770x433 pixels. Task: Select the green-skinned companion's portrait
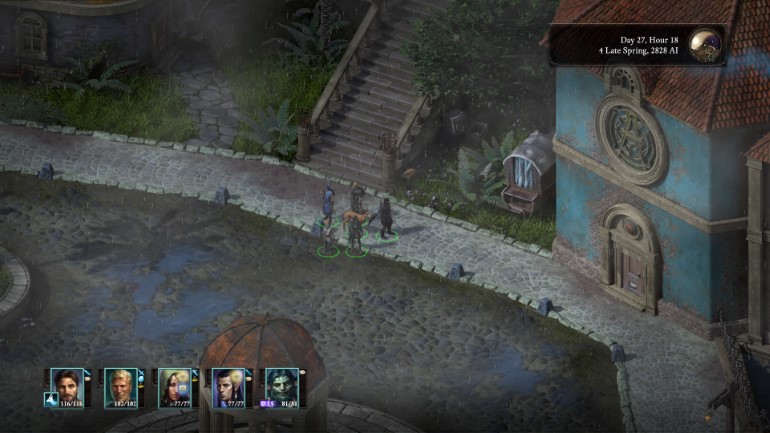(279, 385)
